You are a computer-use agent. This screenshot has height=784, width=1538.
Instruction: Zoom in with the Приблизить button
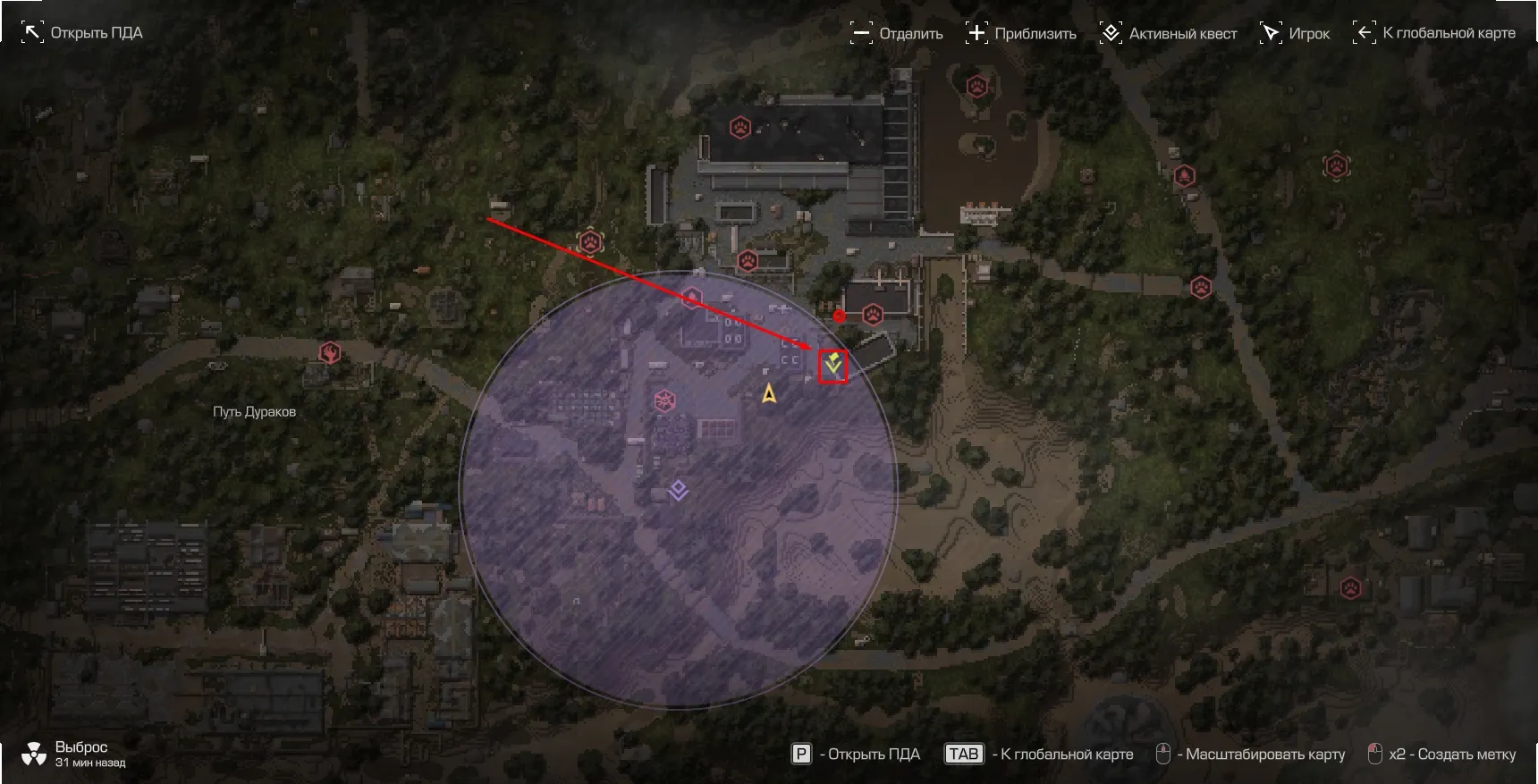pos(1021,34)
